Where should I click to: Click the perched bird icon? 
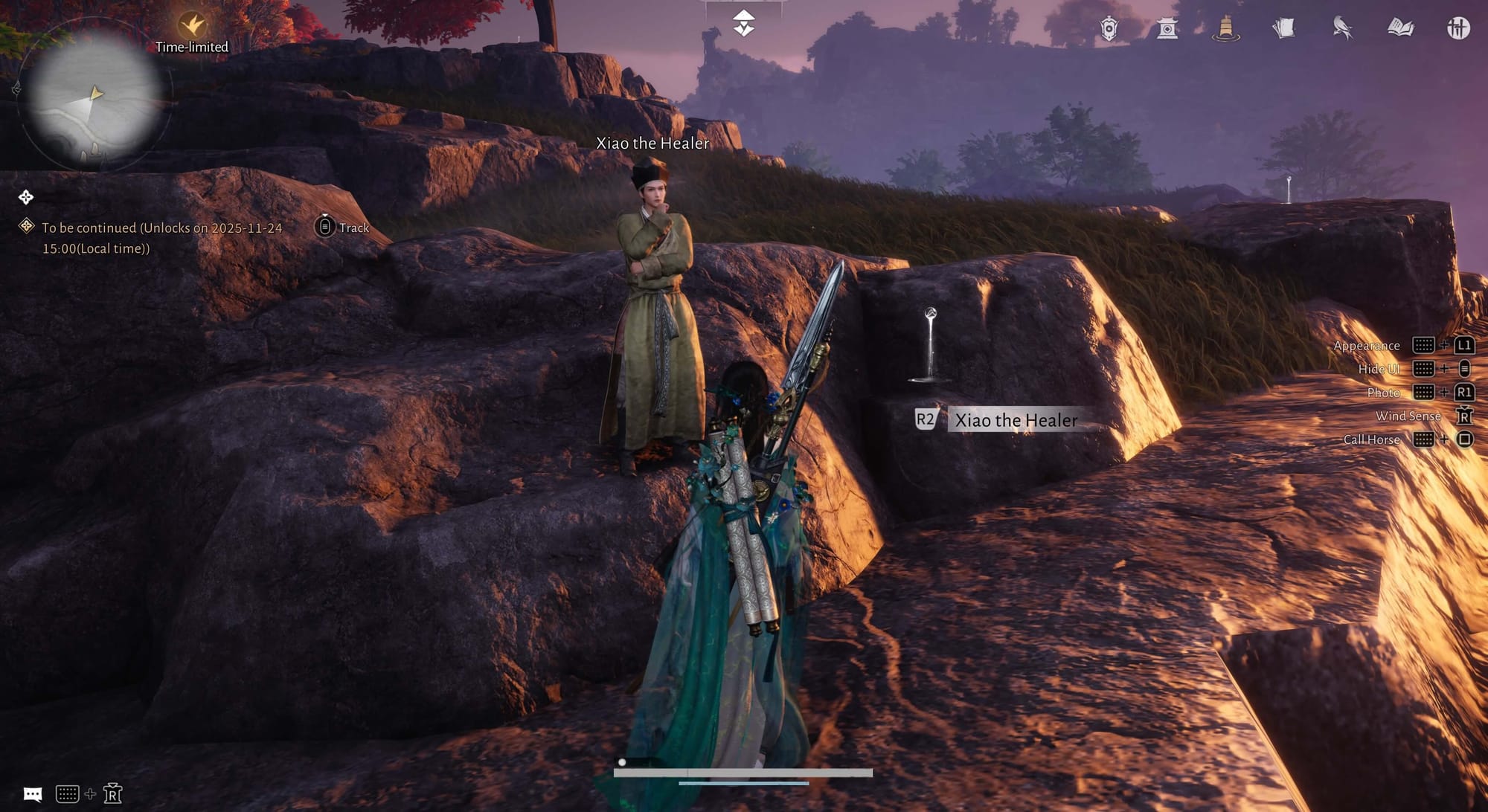tap(1342, 29)
